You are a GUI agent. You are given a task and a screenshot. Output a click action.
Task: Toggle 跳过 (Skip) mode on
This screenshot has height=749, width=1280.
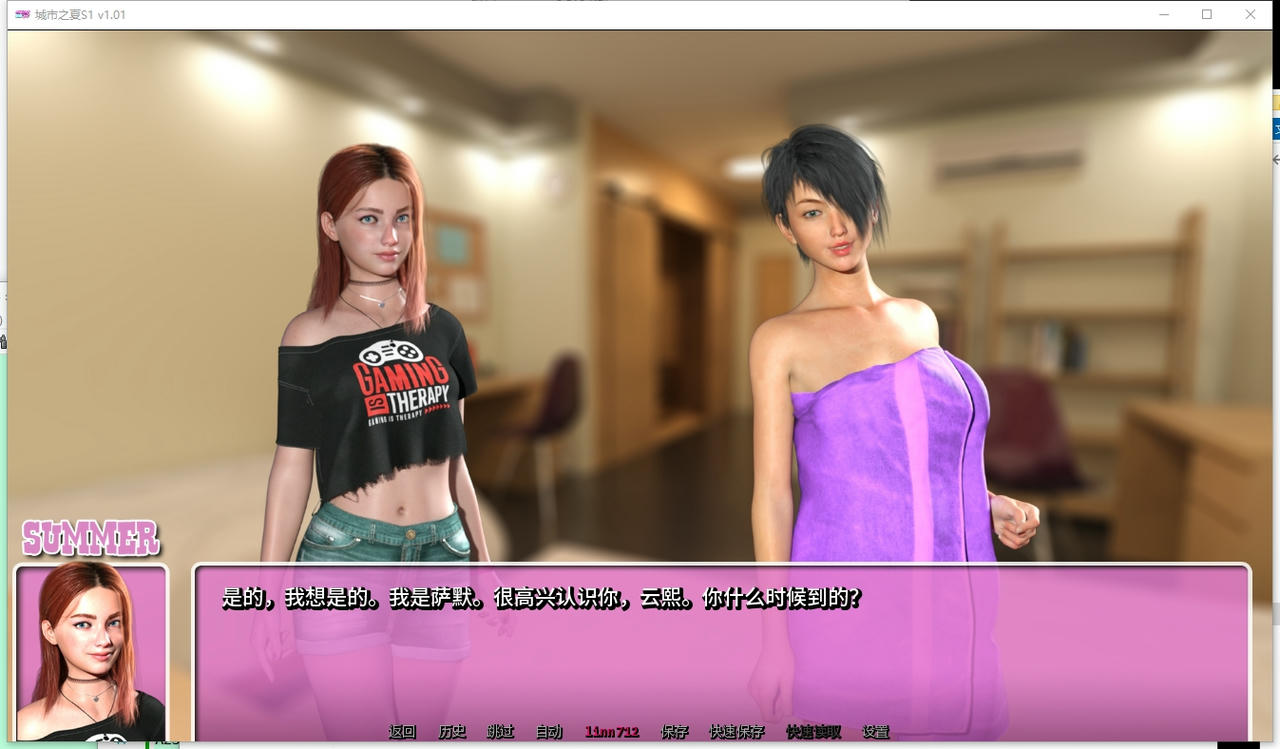(500, 731)
